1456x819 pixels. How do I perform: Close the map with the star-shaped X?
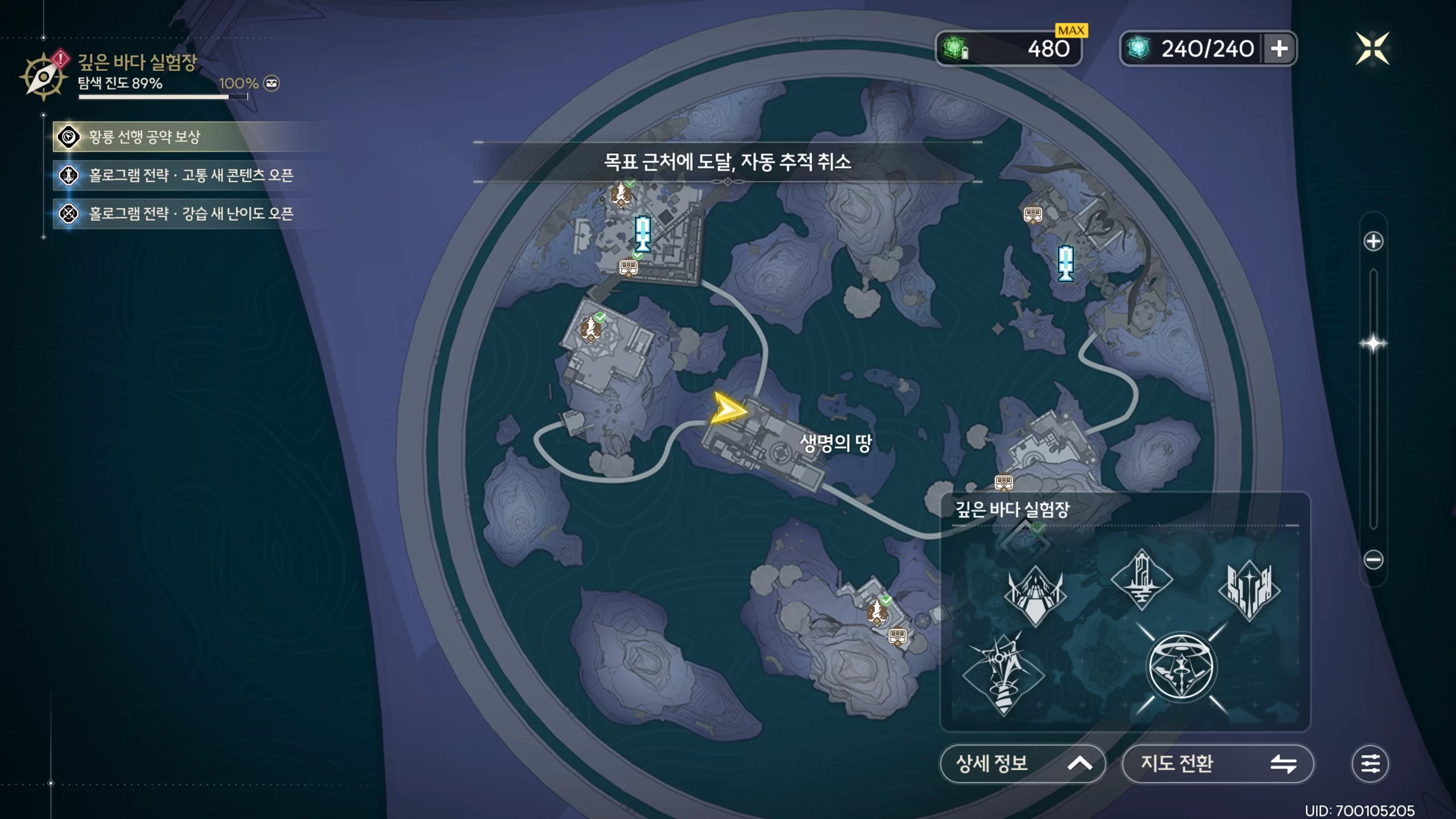pos(1372,49)
